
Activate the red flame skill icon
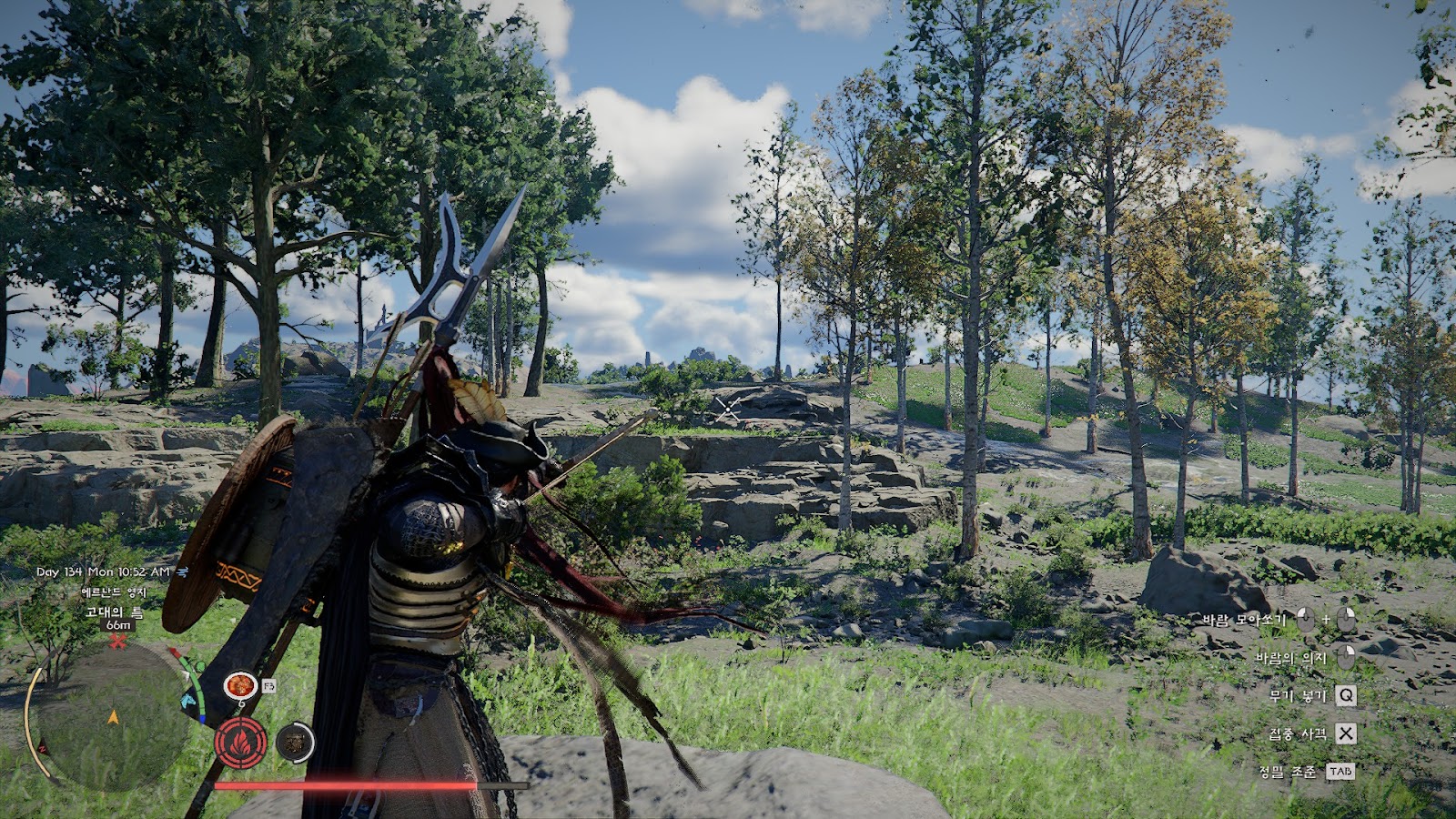[240, 743]
